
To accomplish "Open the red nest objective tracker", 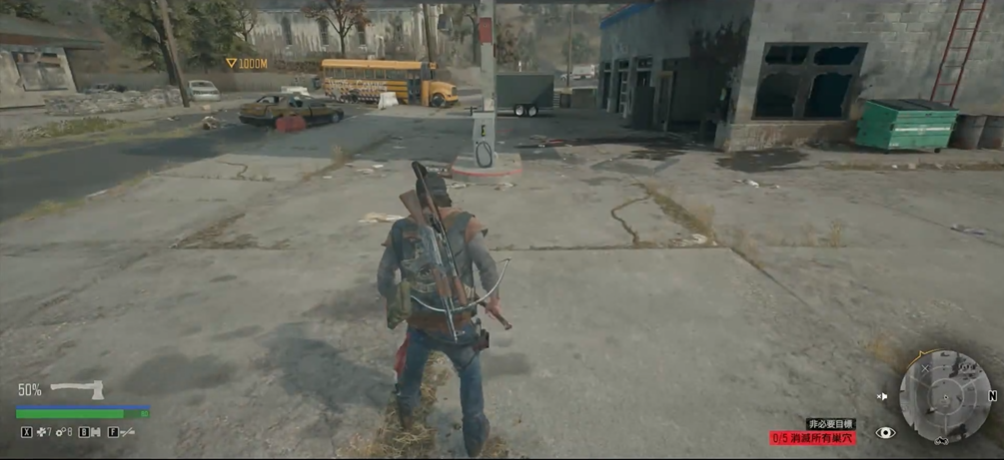I will click(813, 438).
